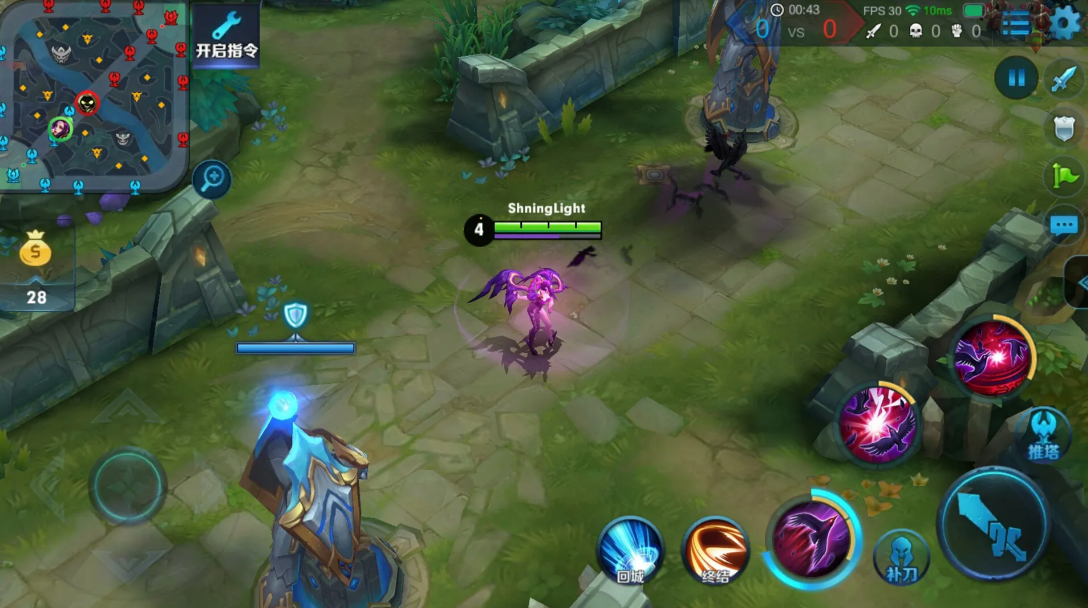Activate the 回城 recall skill
The height and width of the screenshot is (608, 1088).
630,550
